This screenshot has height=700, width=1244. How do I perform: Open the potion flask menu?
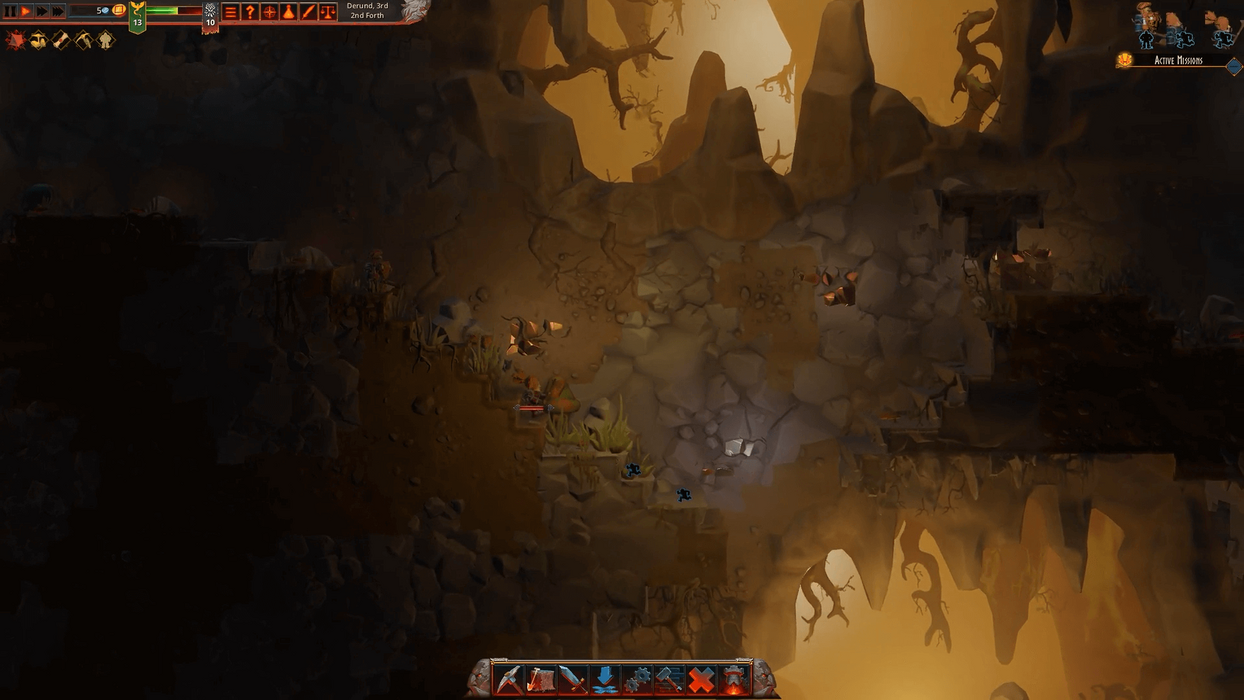288,12
